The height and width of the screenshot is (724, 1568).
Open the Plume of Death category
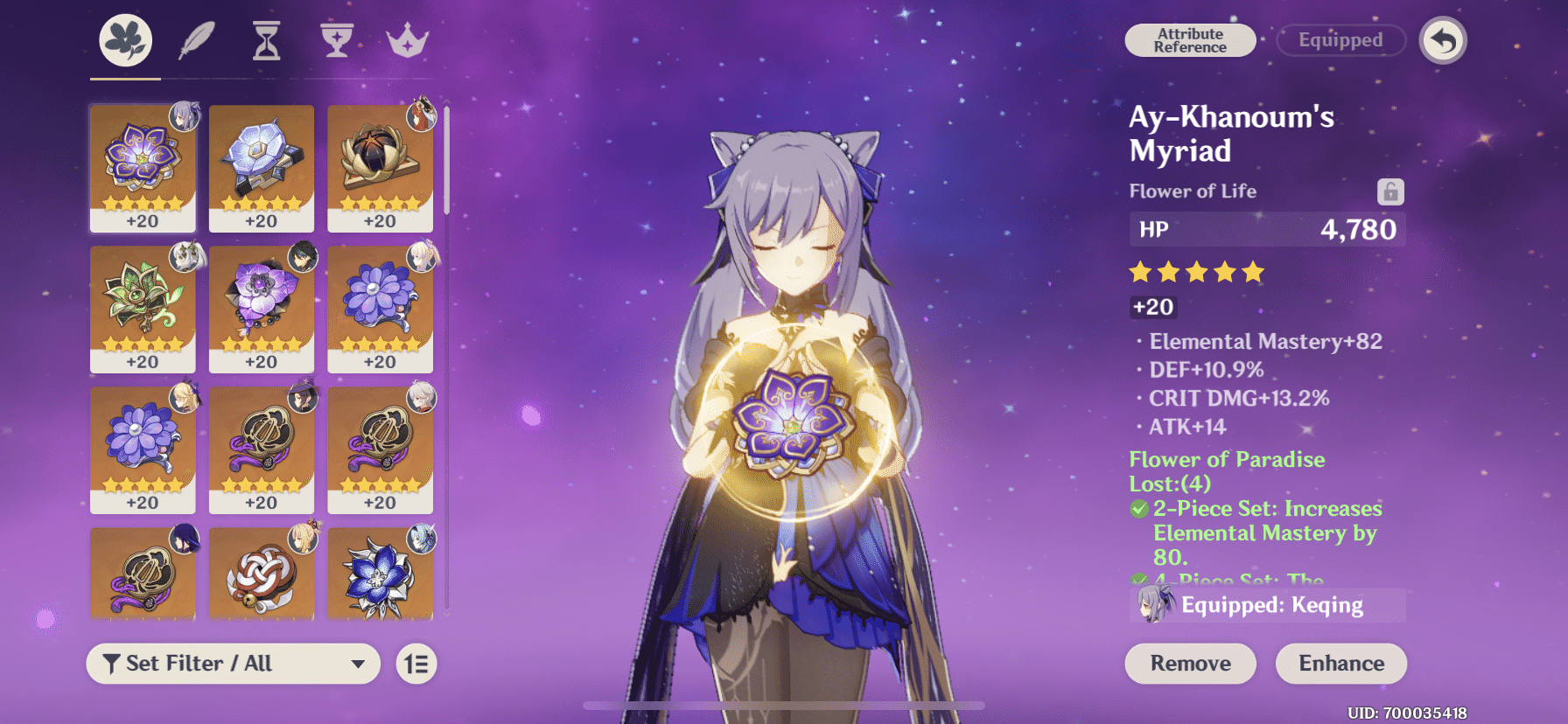point(194,38)
